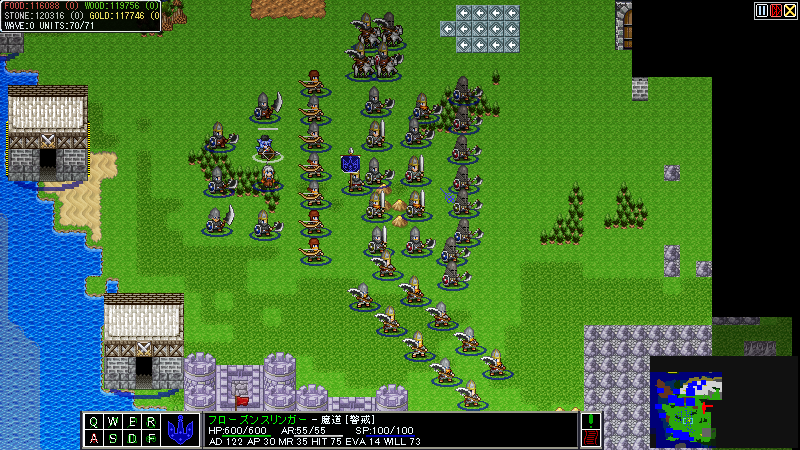Click the green exclamation mark icon

(590, 421)
